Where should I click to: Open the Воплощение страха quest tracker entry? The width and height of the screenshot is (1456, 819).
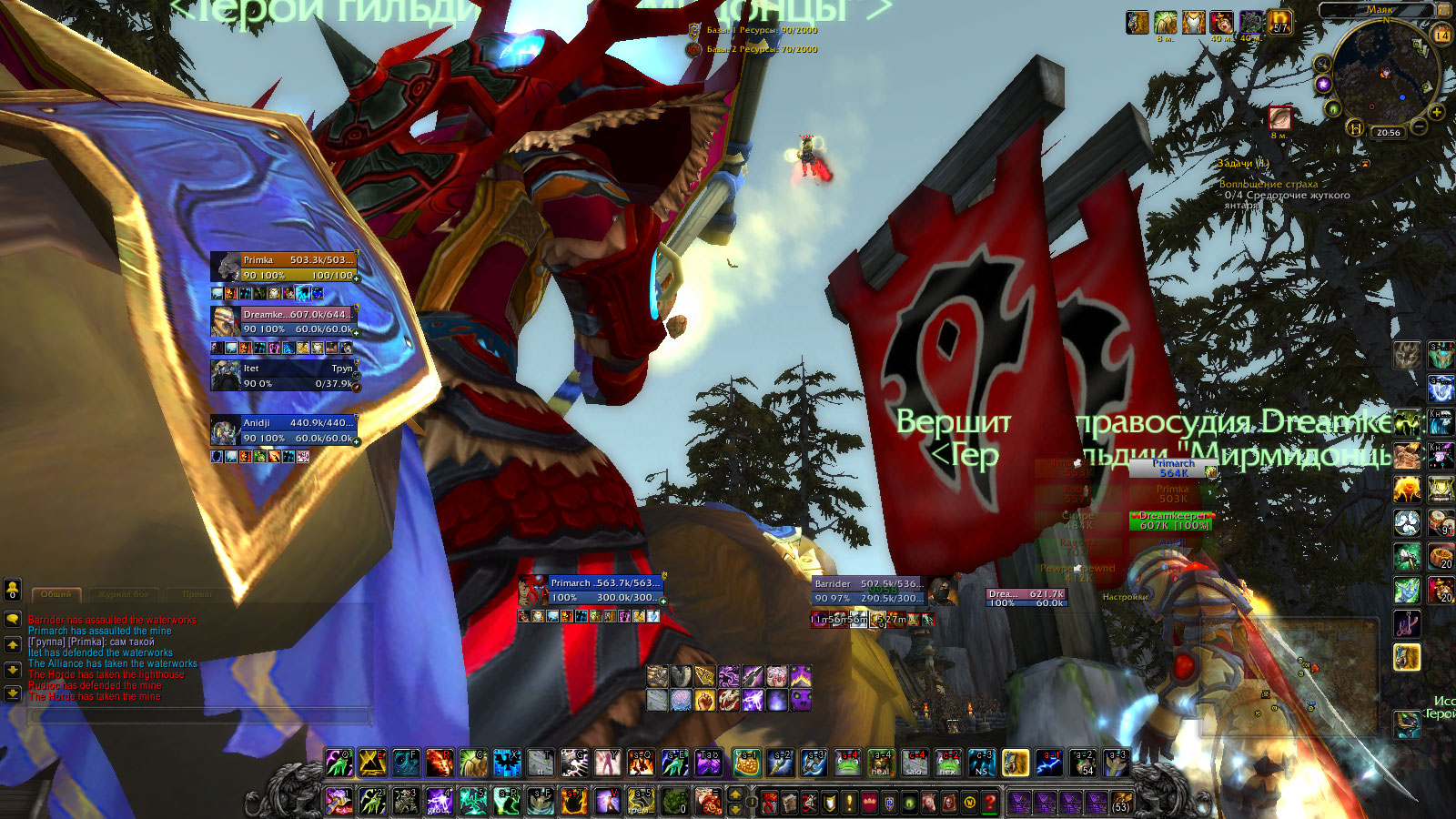coord(1268,184)
